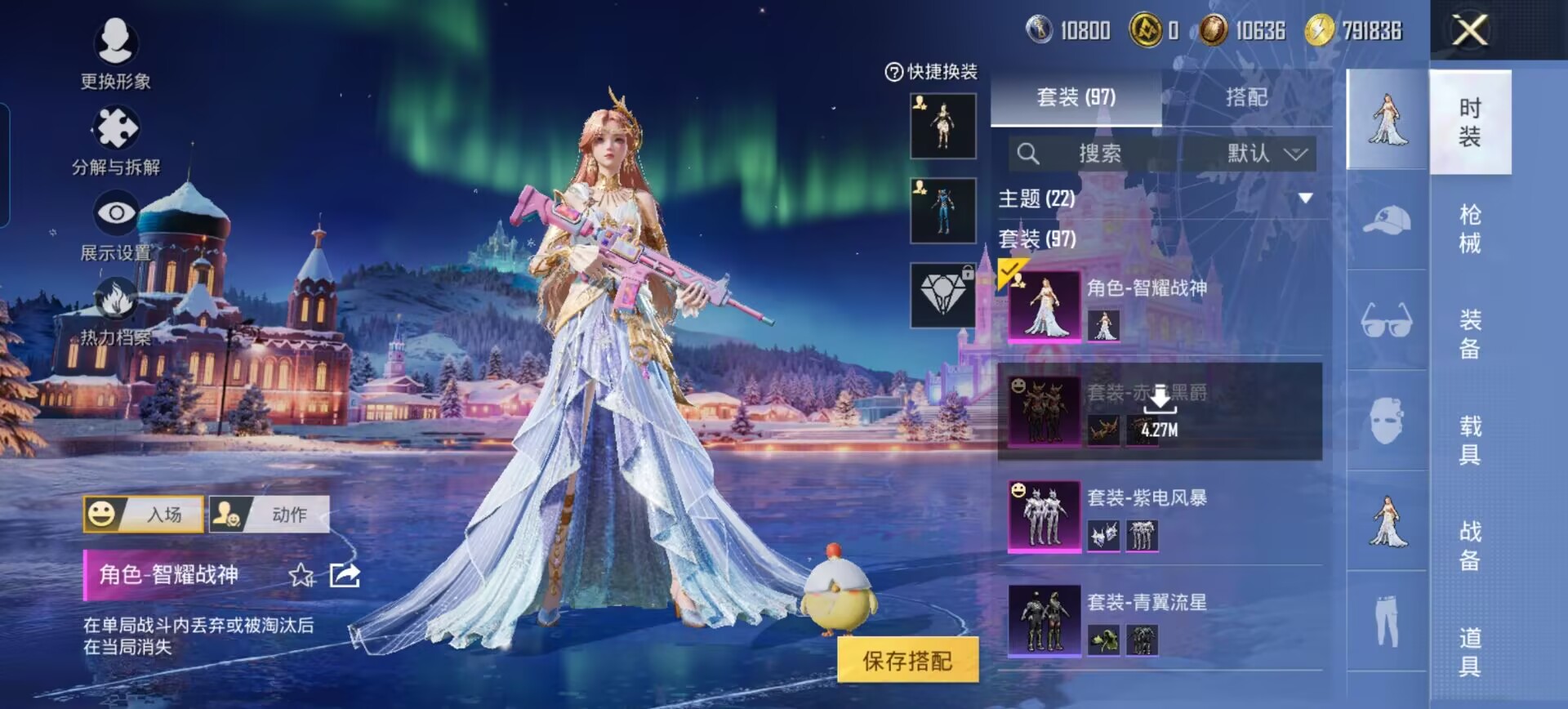Image resolution: width=1568 pixels, height=709 pixels.
Task: Select the cap headwear subcategory icon
Action: (1387, 221)
